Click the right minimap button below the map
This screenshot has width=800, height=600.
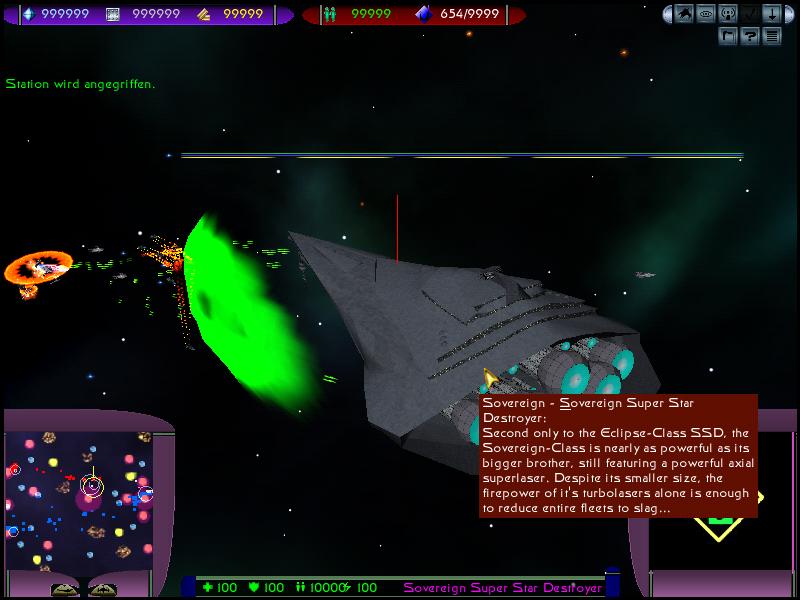[102, 590]
